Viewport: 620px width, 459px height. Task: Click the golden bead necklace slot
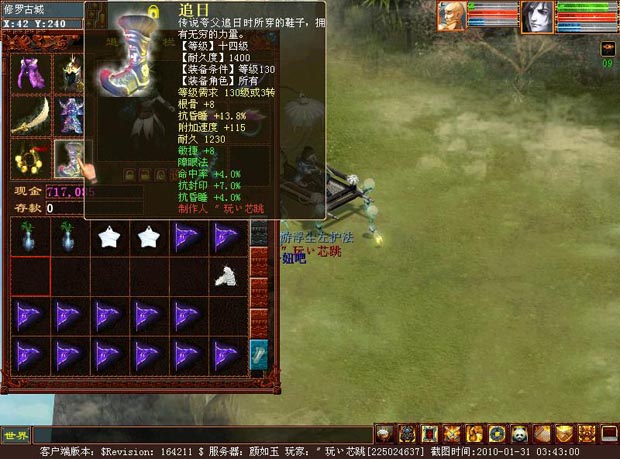pos(28,157)
